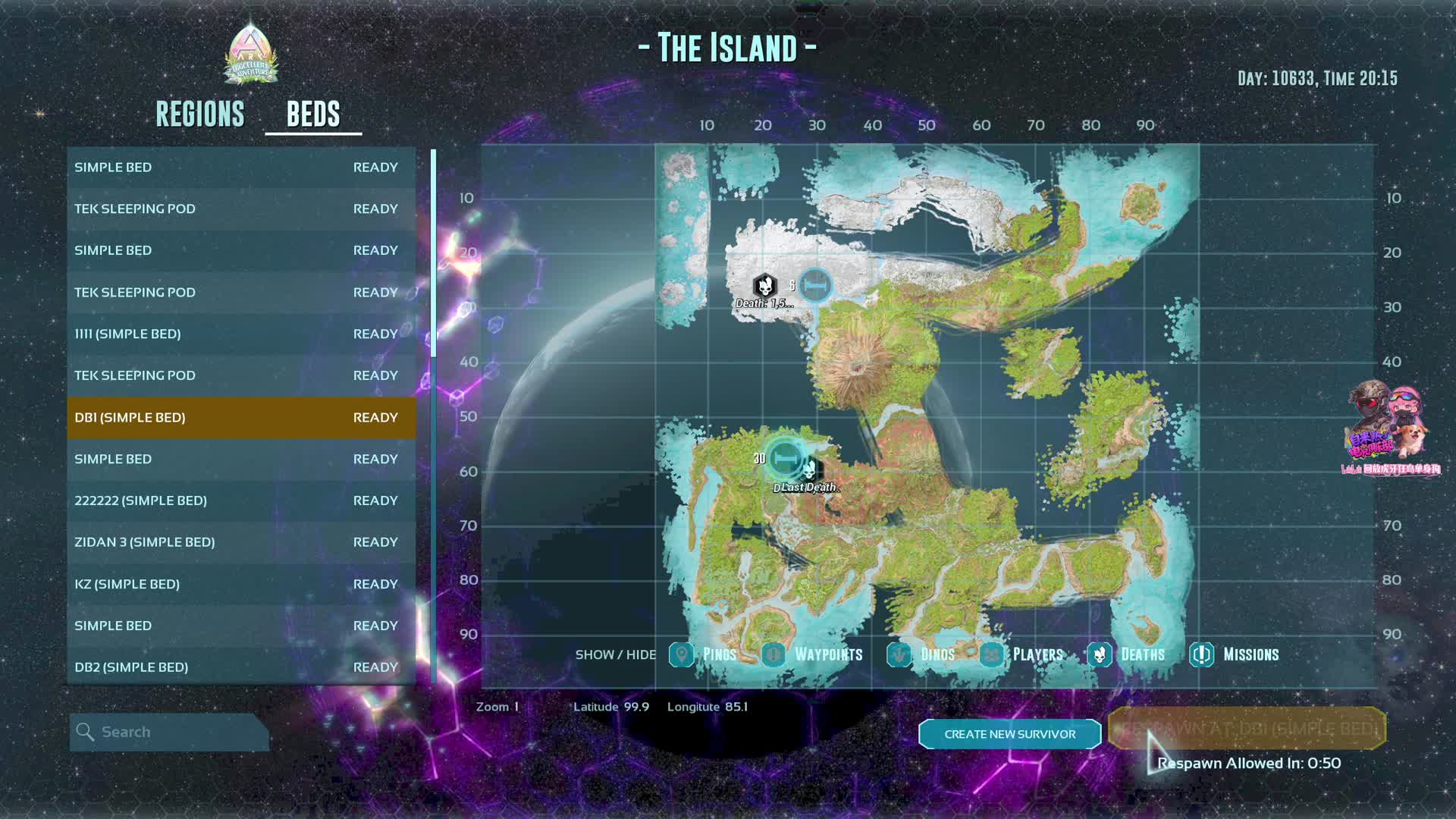Respawn at DB1 (Simple Bed)
The image size is (1456, 819).
(1247, 729)
